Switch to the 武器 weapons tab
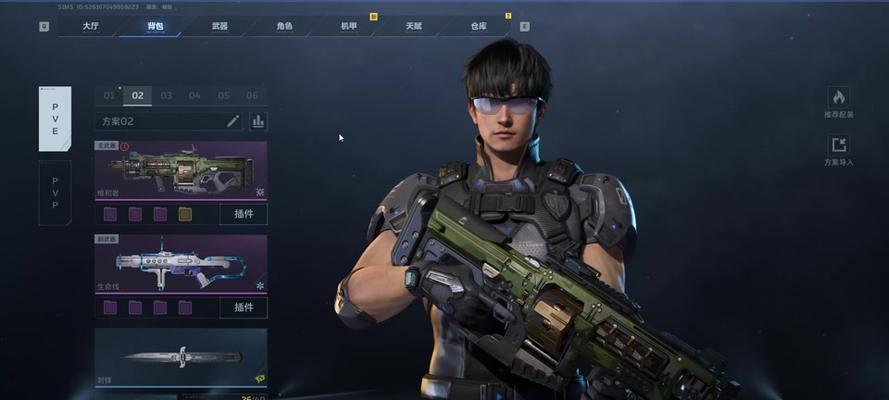 click(x=219, y=26)
